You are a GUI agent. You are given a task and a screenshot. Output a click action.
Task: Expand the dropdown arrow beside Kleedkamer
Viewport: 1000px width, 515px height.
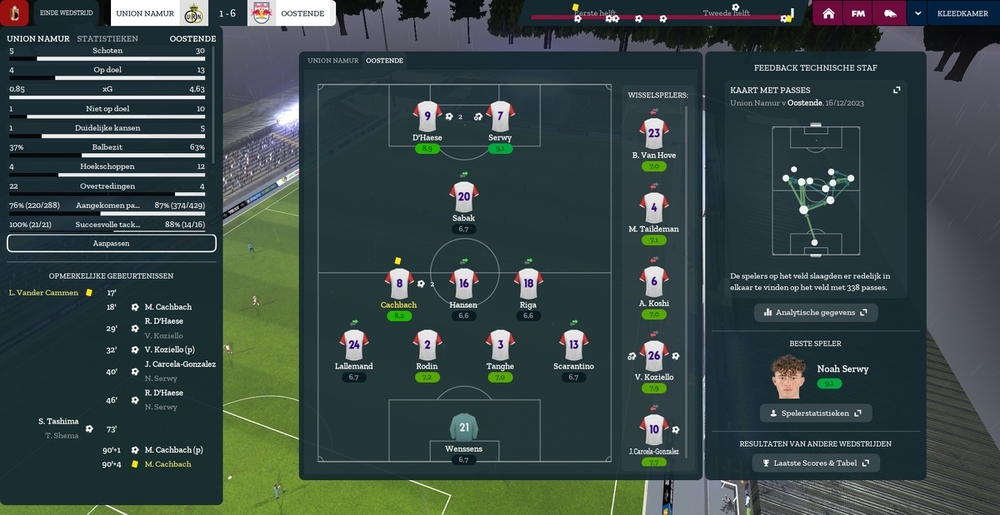coord(918,14)
